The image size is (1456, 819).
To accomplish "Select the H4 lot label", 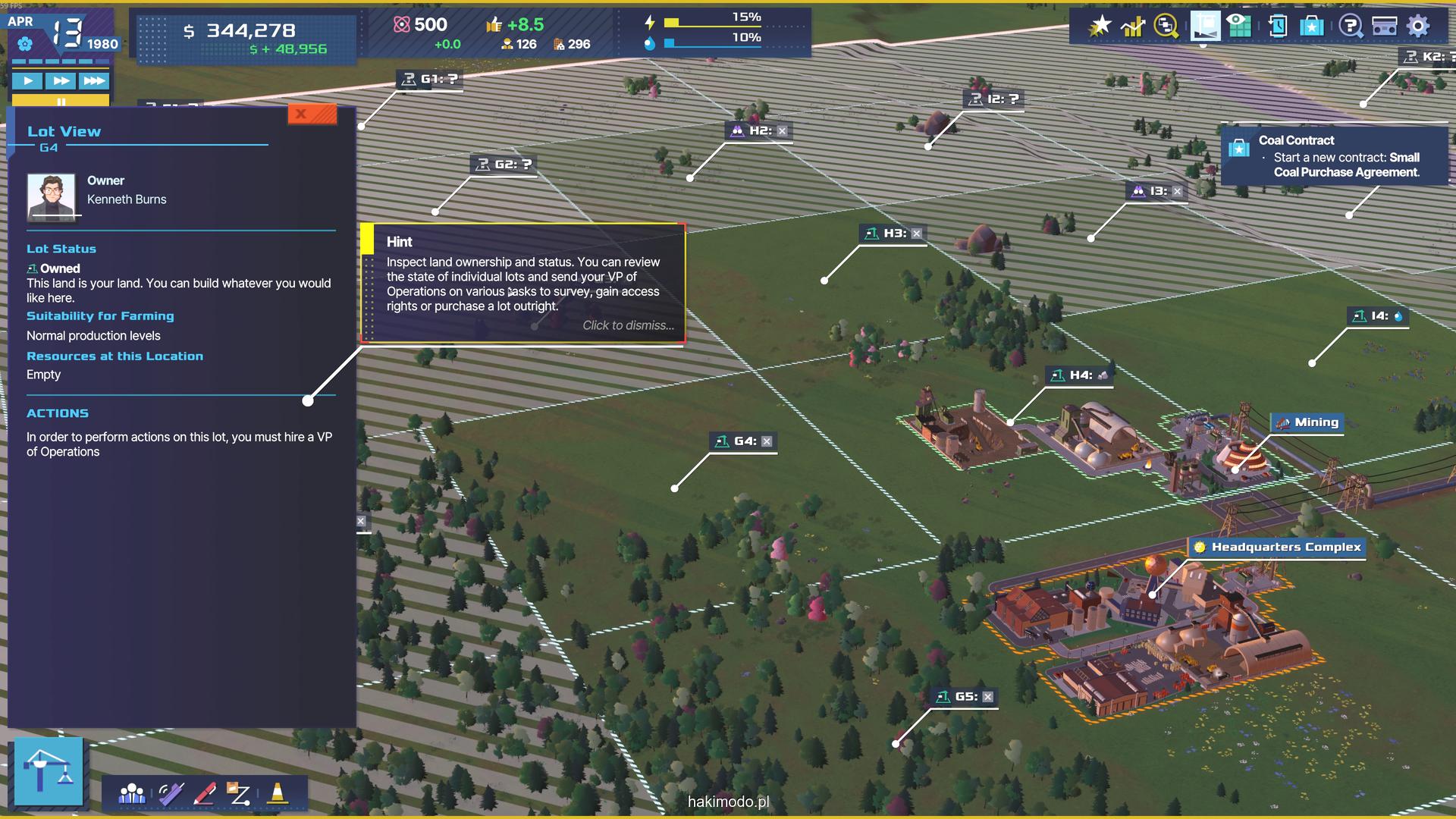I will point(1081,375).
